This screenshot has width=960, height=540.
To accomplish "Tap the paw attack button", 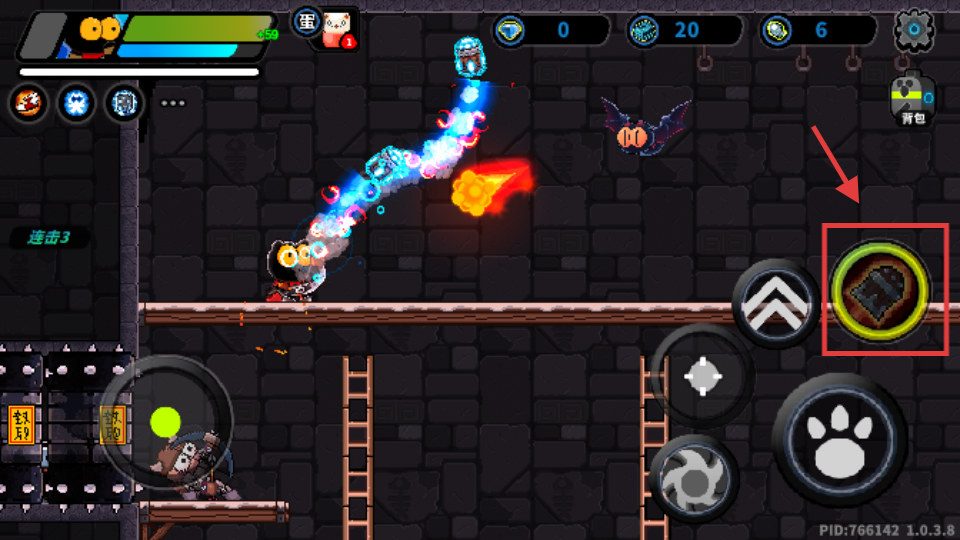I will coord(840,441).
